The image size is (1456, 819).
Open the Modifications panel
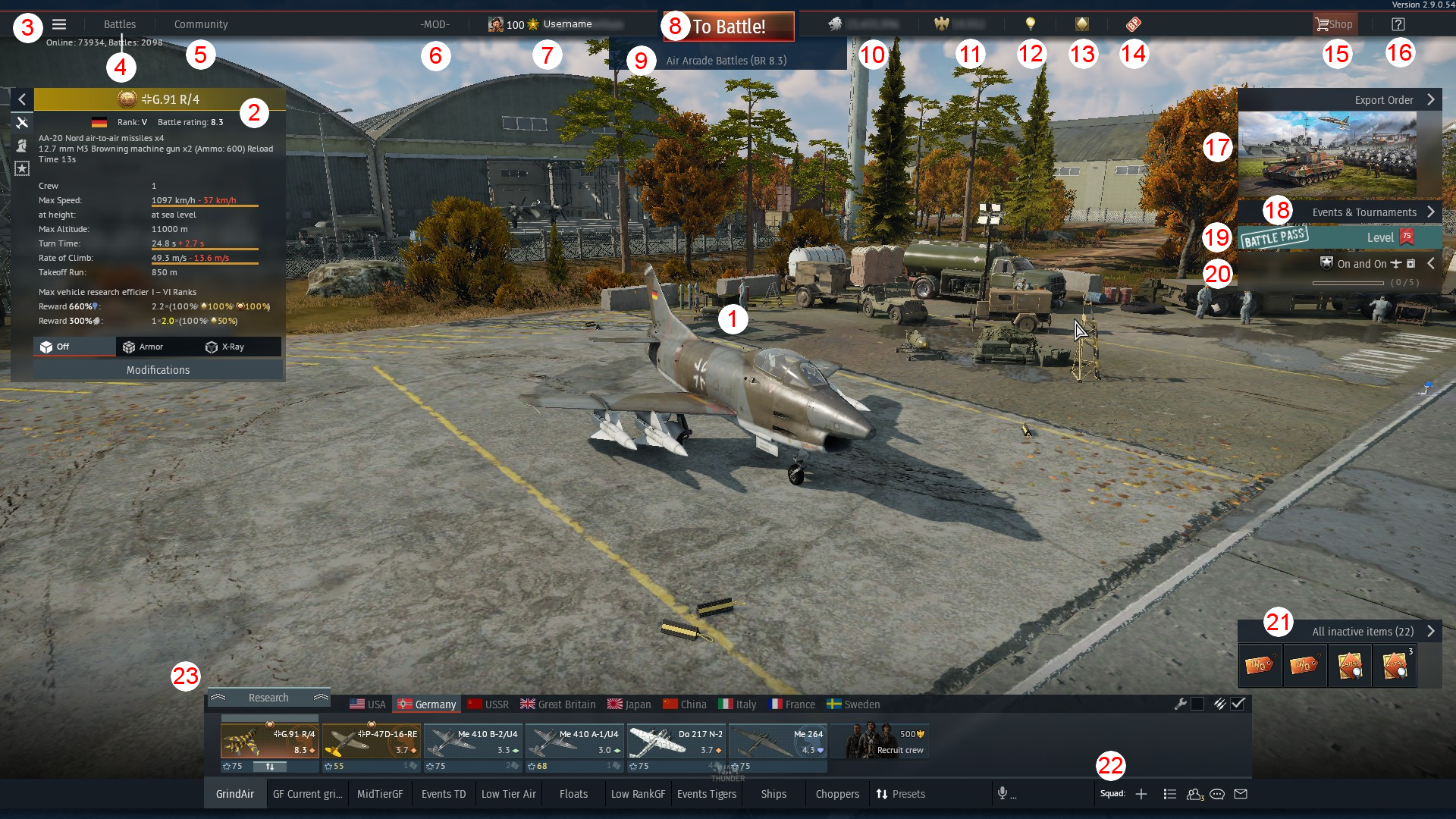click(x=158, y=370)
